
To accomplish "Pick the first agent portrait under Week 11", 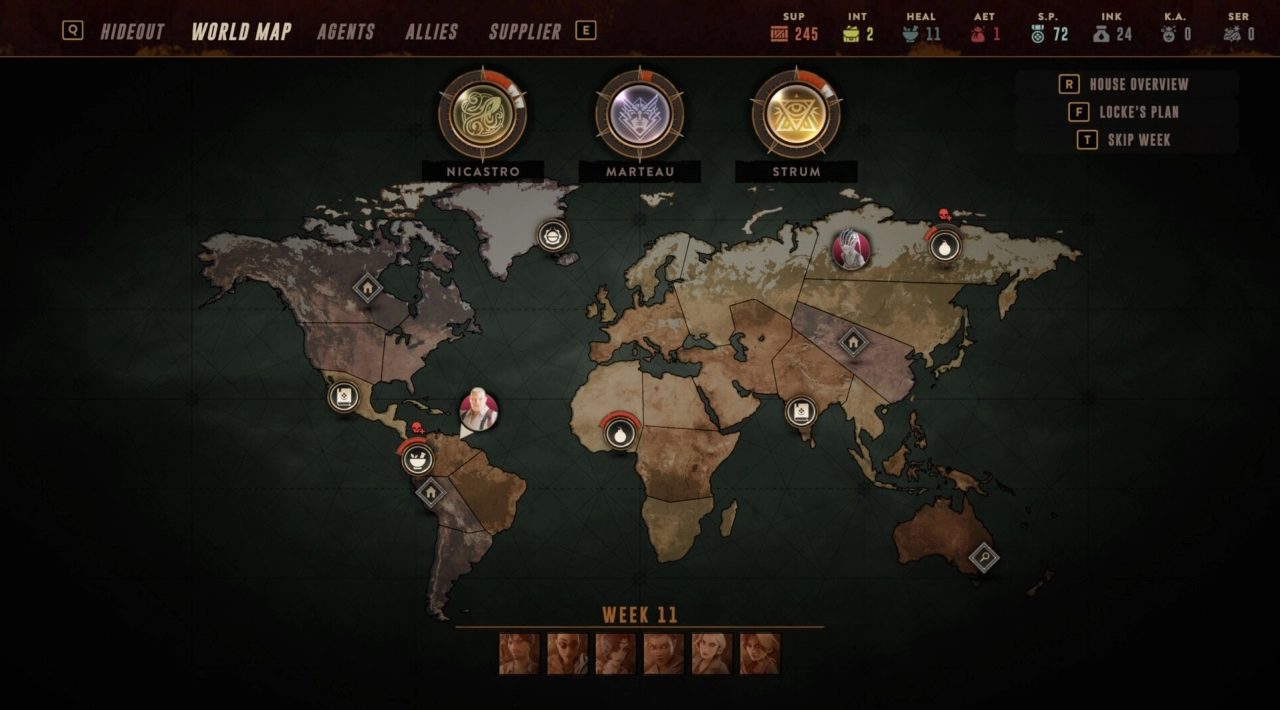I will click(x=519, y=654).
